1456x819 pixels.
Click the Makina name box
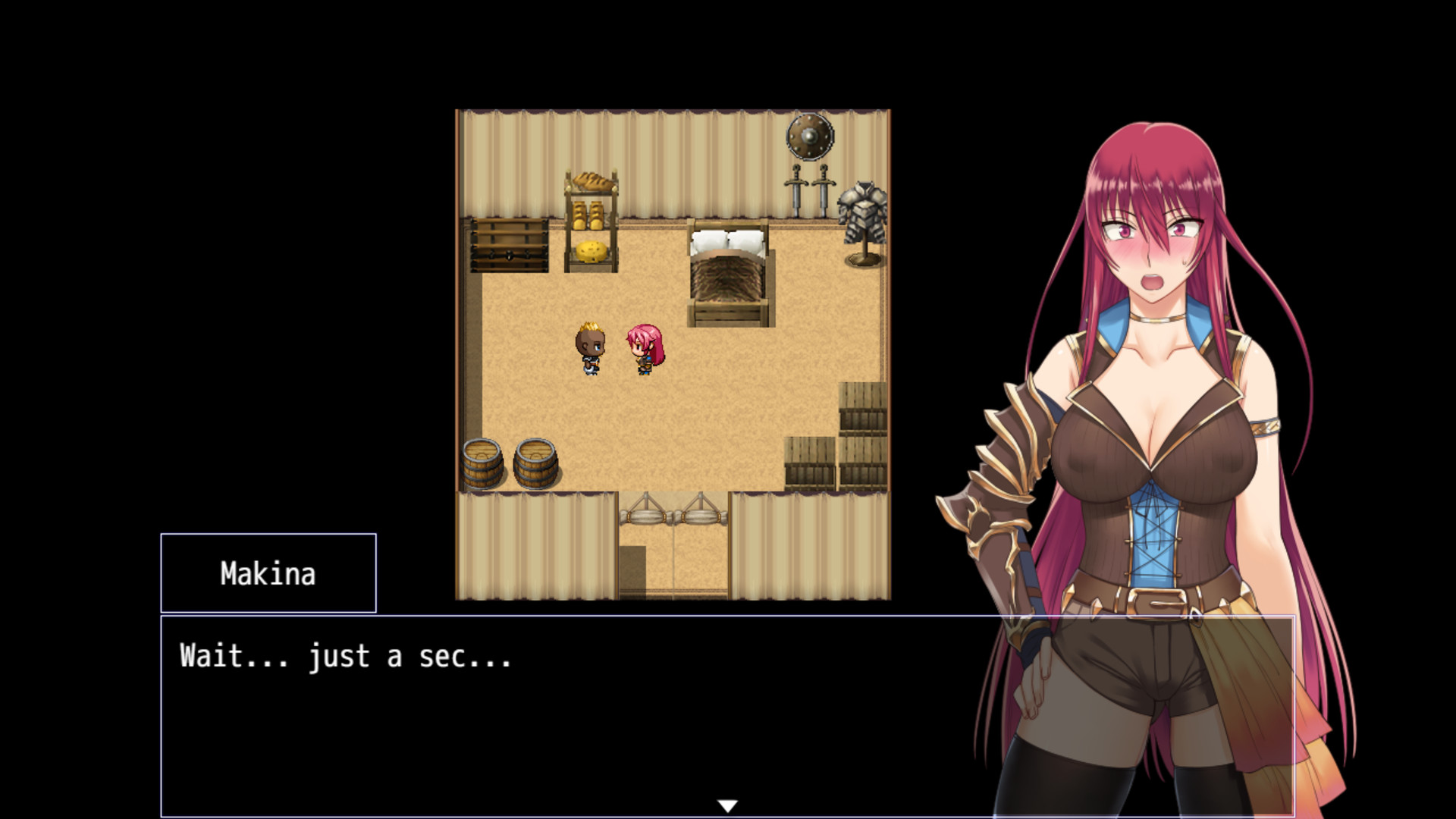[x=269, y=574]
